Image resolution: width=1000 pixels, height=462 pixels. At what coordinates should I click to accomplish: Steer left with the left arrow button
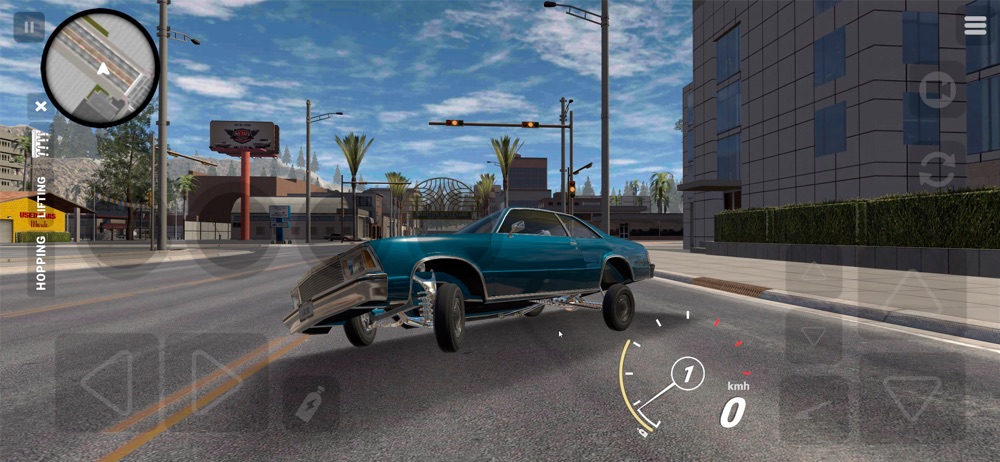coord(106,382)
